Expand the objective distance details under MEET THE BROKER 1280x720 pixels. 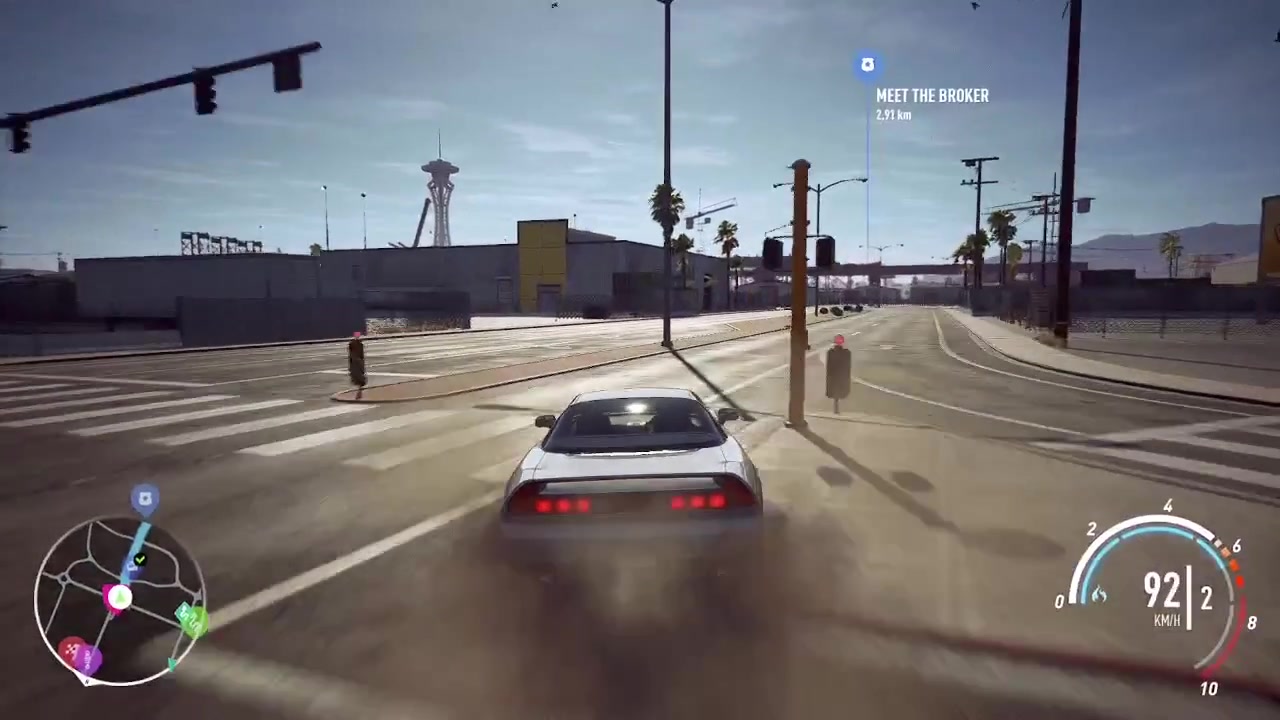point(893,115)
